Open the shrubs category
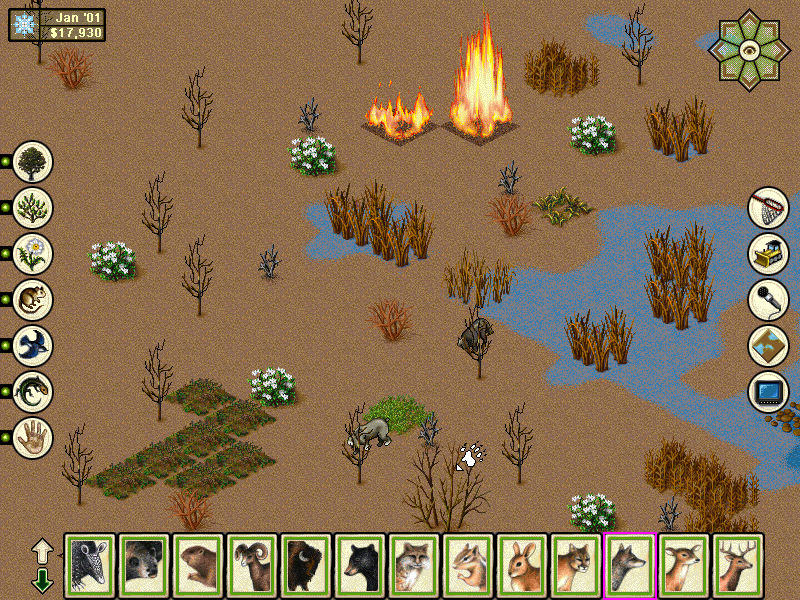Viewport: 800px width, 600px height. coord(33,207)
